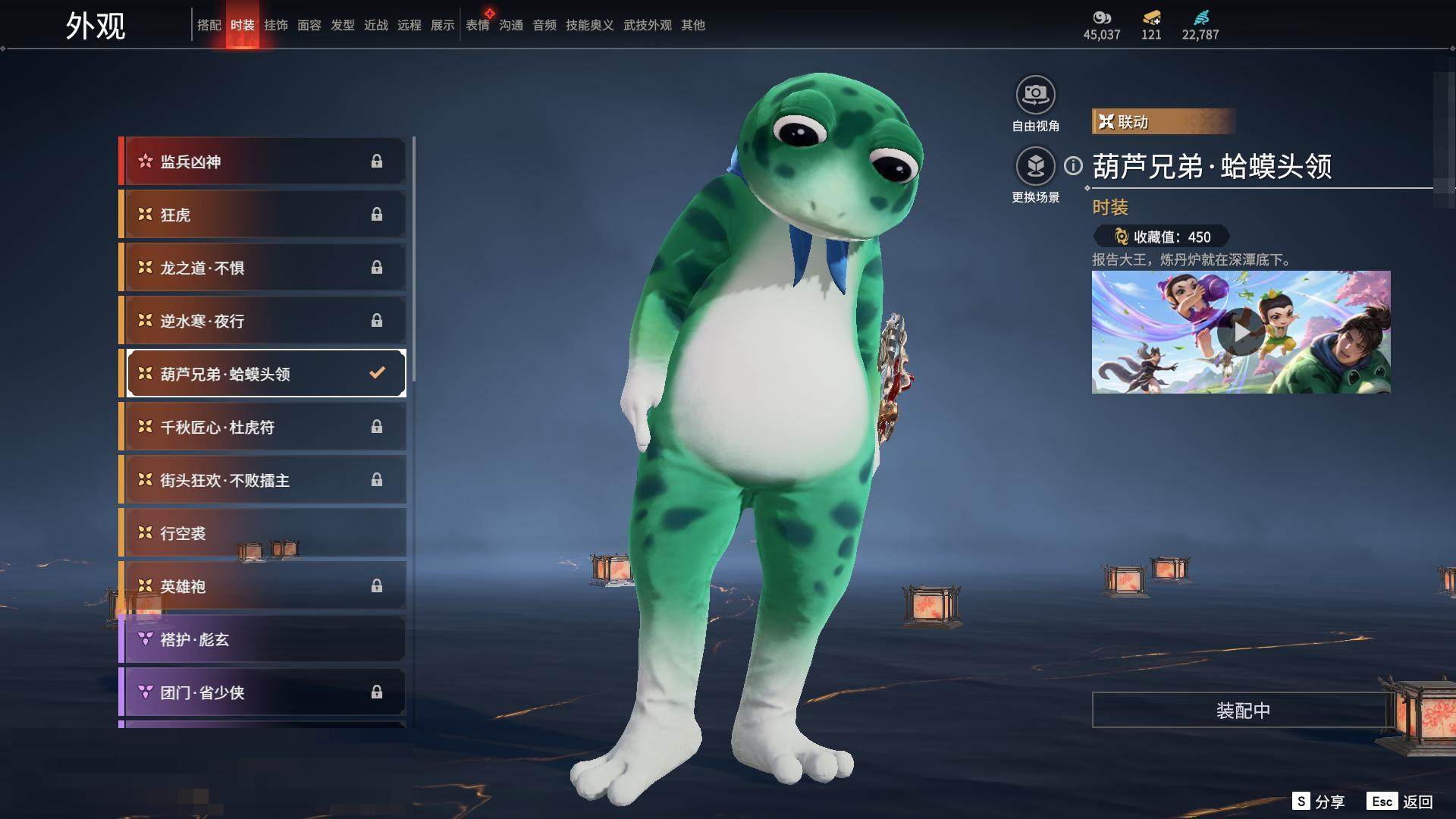Image resolution: width=1456 pixels, height=819 pixels.
Task: Select the 千秋匠心·杜虎符 outfit
Action: click(263, 427)
